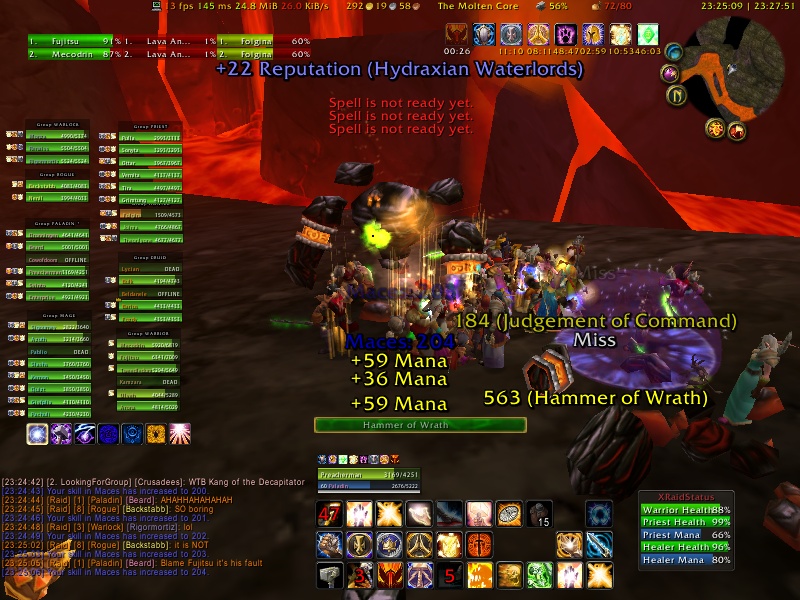Use the gray hammer ability icon
The image size is (800, 600).
[330, 574]
